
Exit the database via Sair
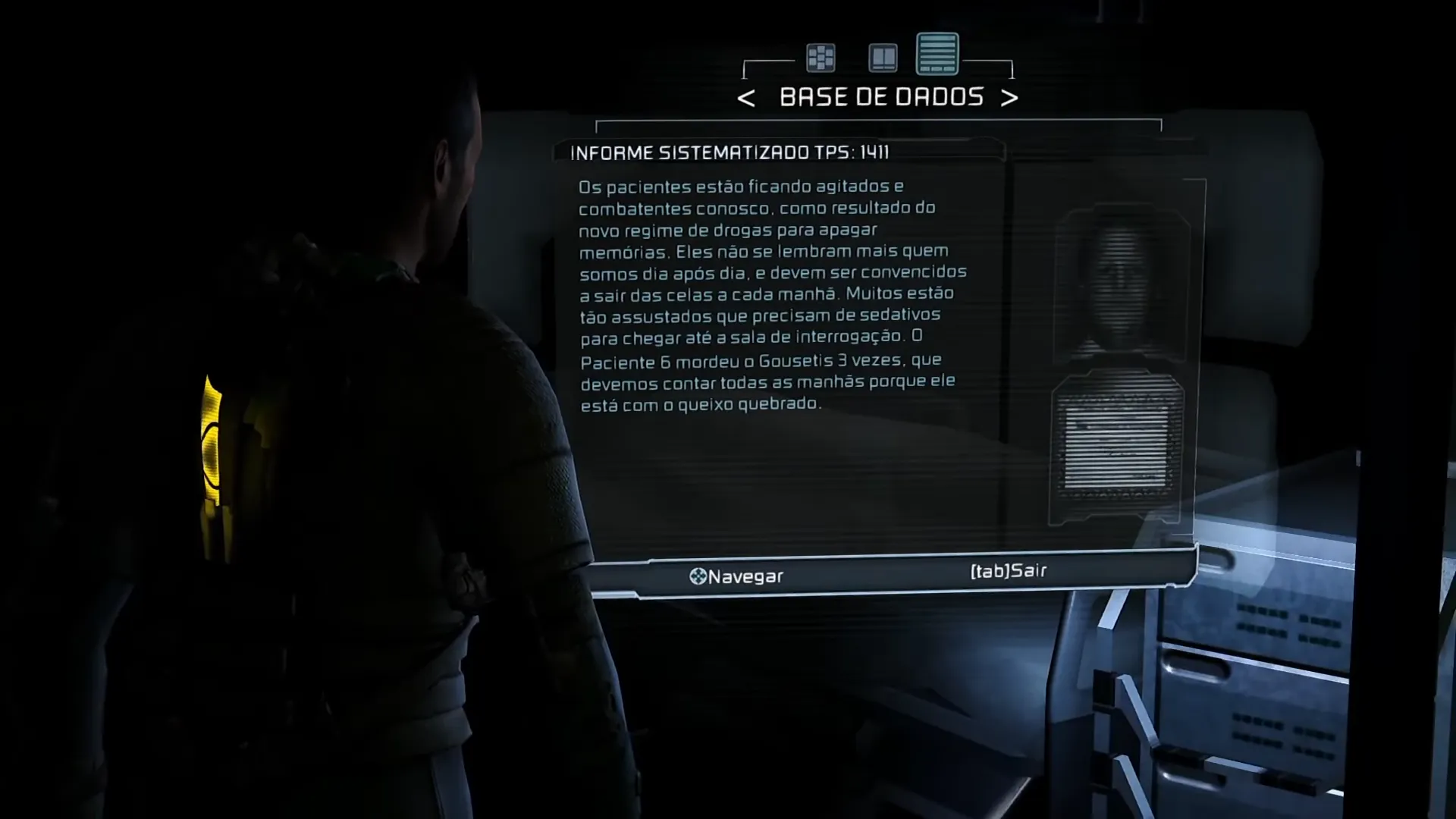click(1008, 571)
